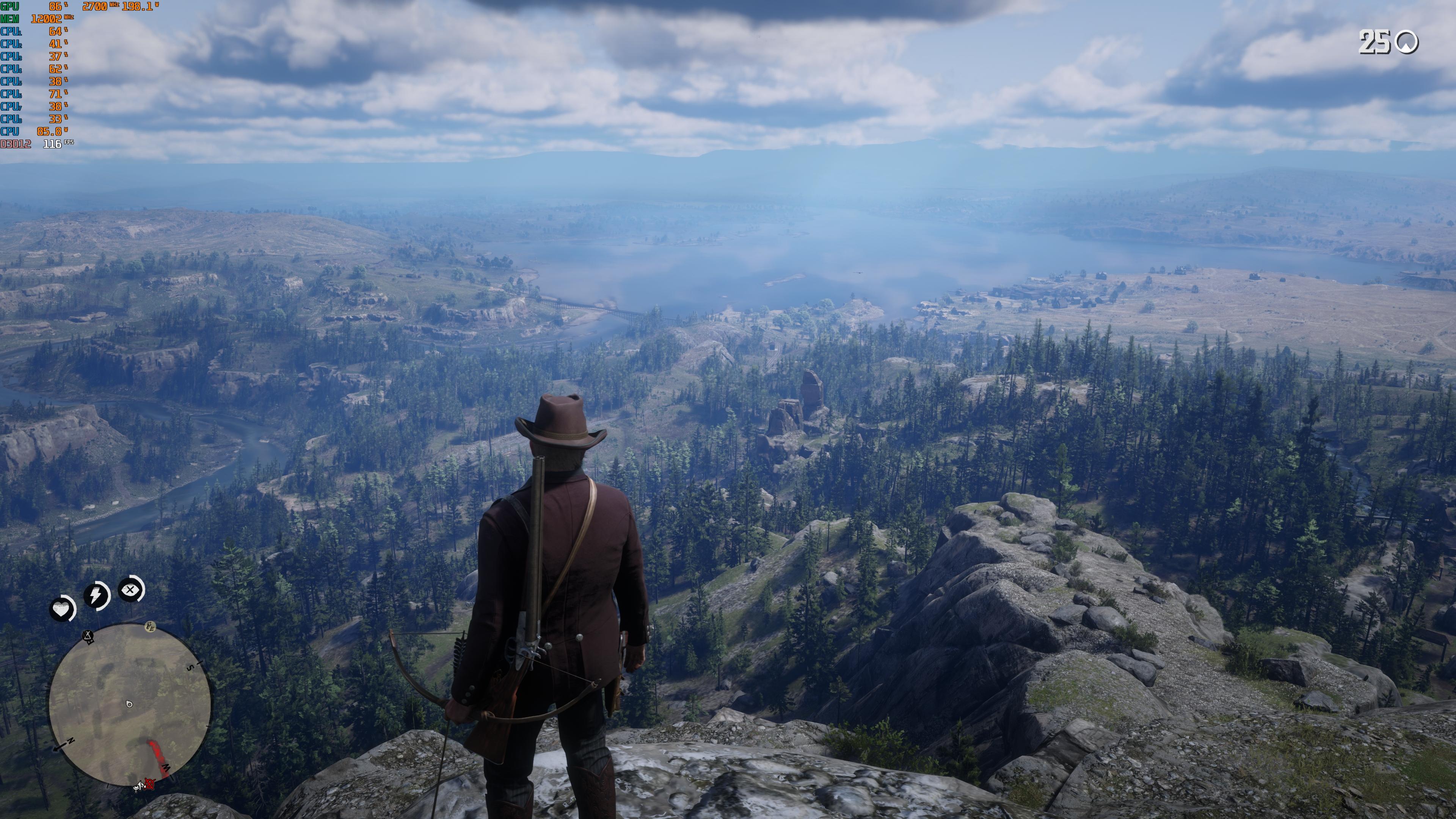This screenshot has height=819, width=1456.
Task: Click the player marker at minimap center
Action: click(x=129, y=705)
